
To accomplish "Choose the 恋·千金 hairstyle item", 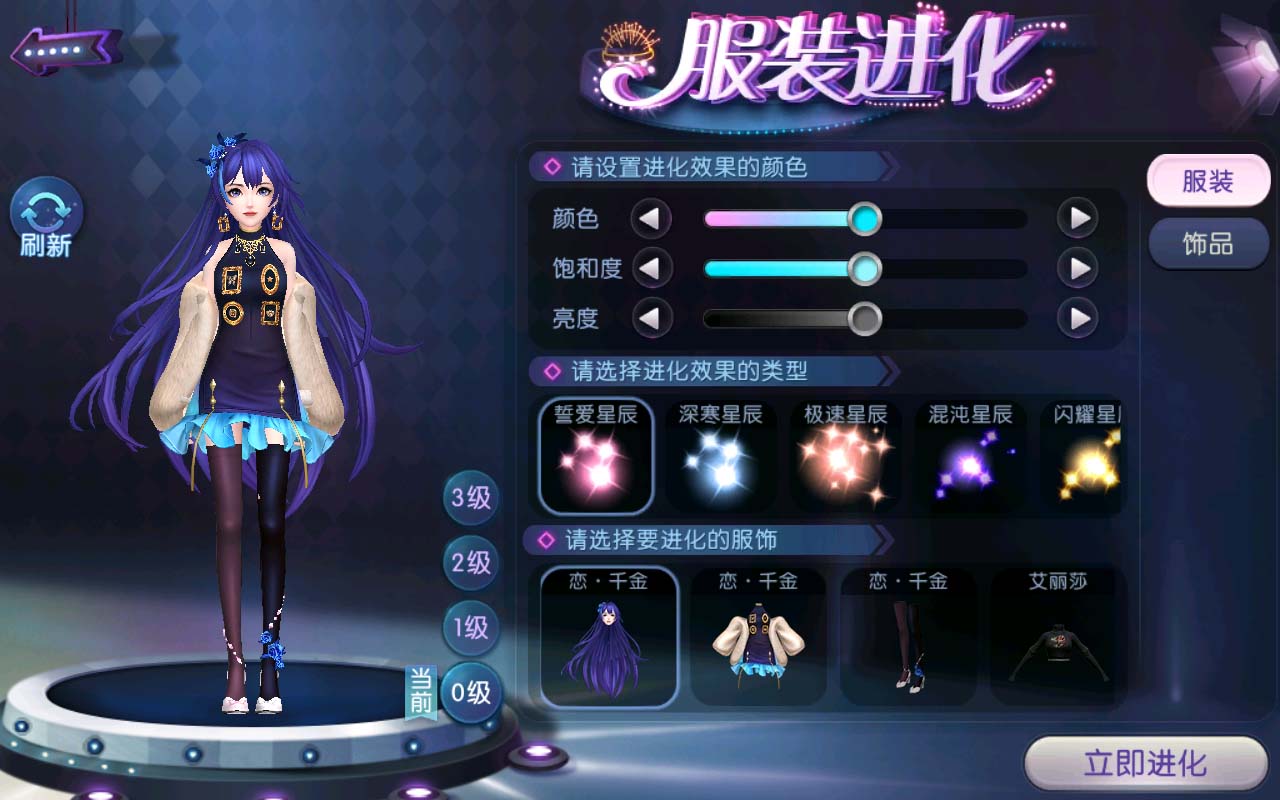I will tap(609, 637).
